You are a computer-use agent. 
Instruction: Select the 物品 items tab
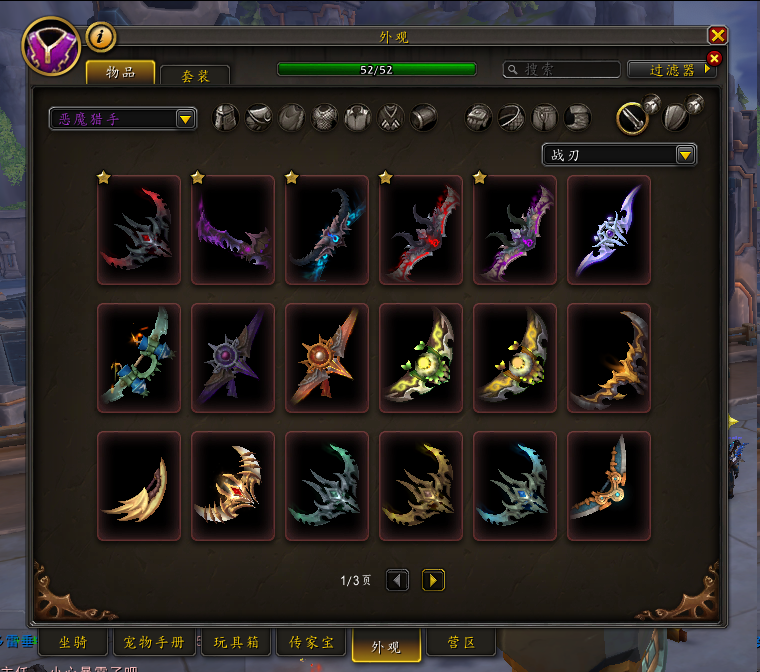click(x=120, y=72)
